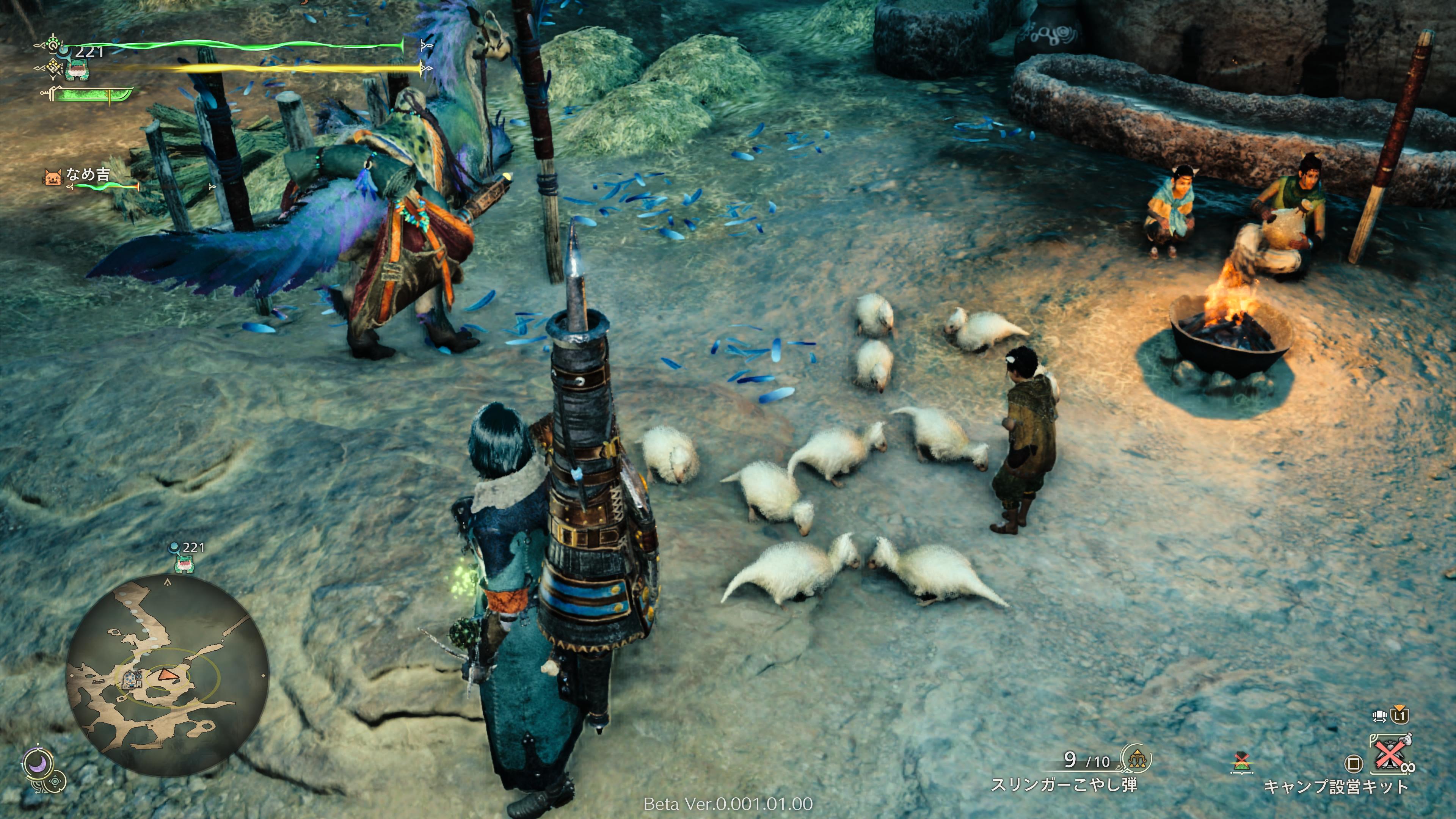
Task: Open the circular minimap
Action: point(167,675)
